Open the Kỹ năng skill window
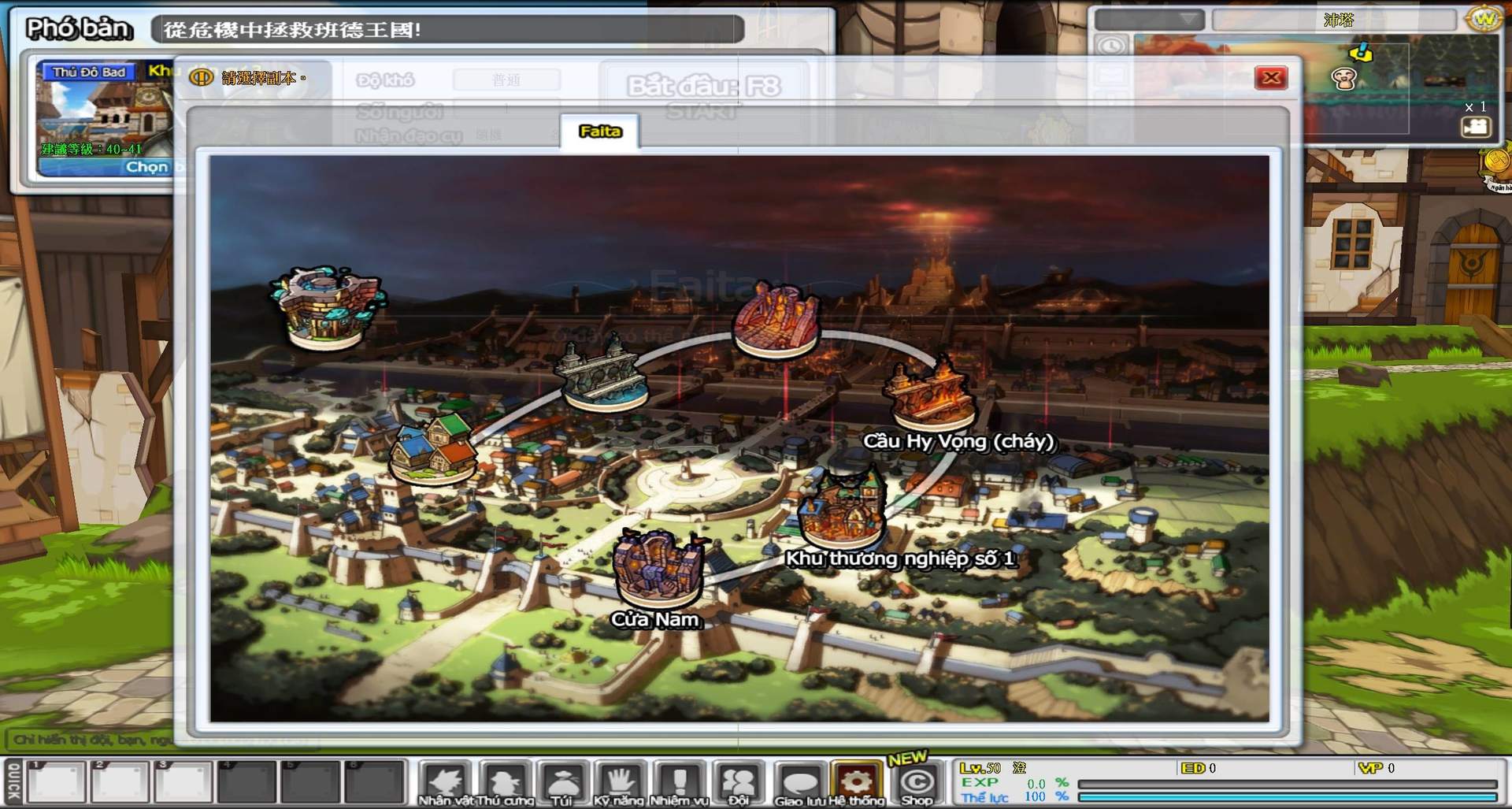1512x809 pixels. tap(621, 780)
